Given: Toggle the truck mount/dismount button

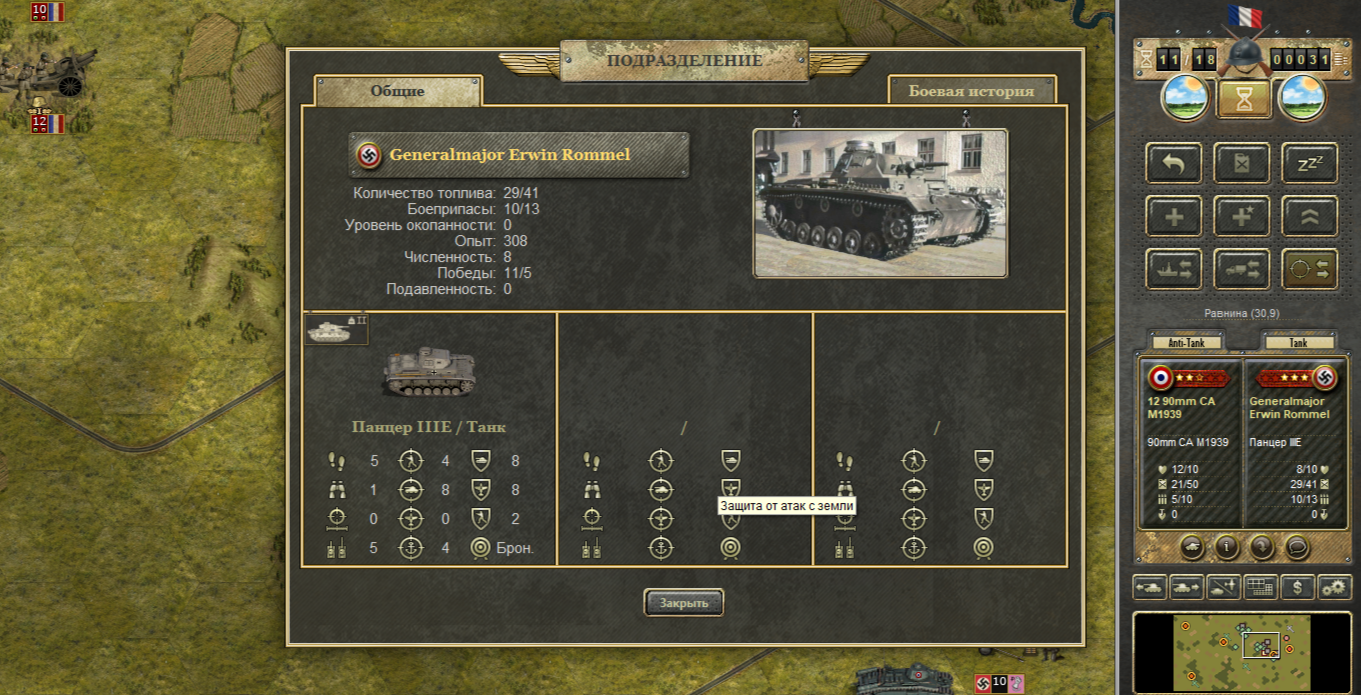Looking at the screenshot, I should click(1241, 269).
